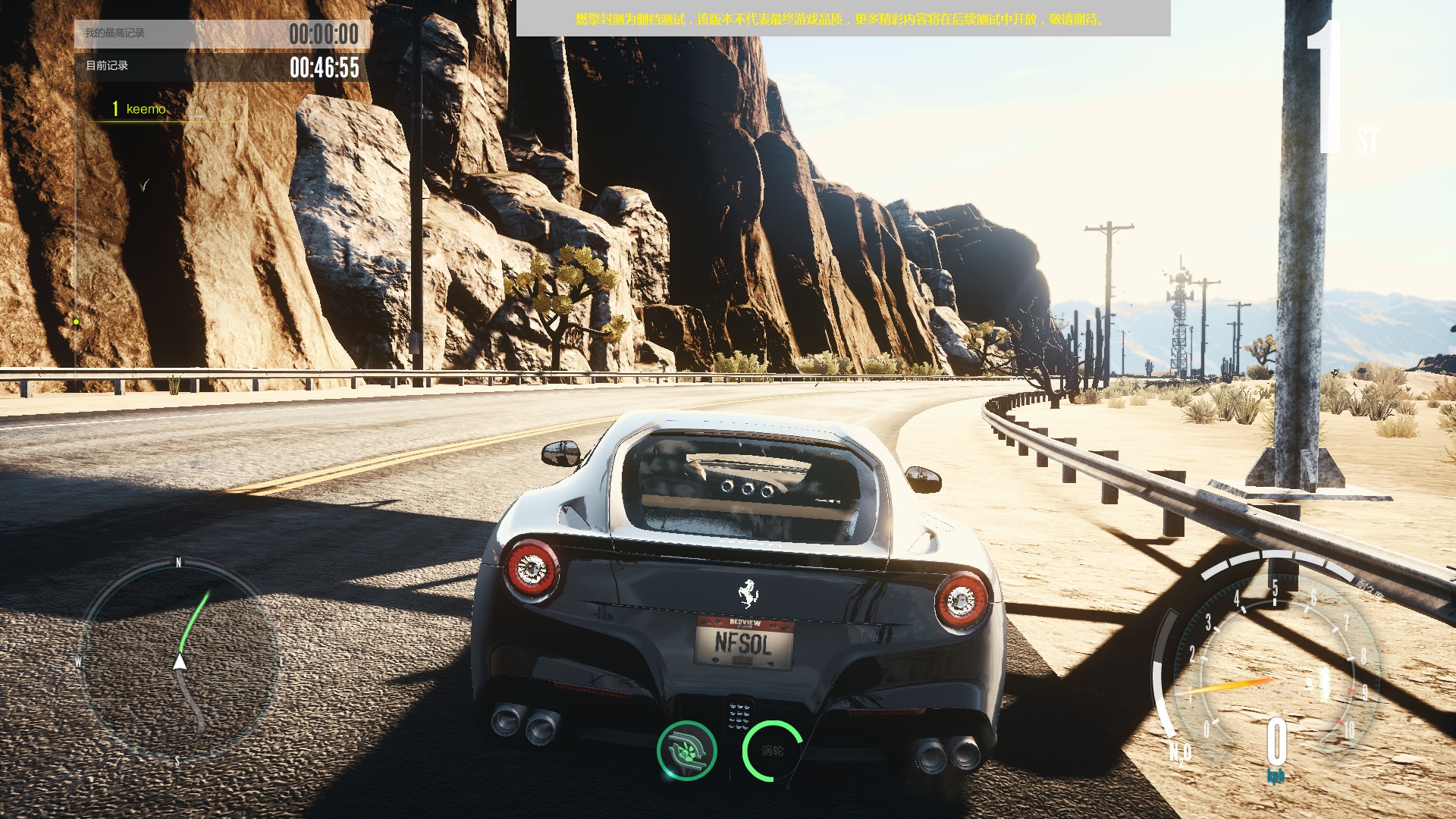Trigger the 涡轮 turbo ability ring
Viewport: 1456px width, 819px height.
pos(772,751)
